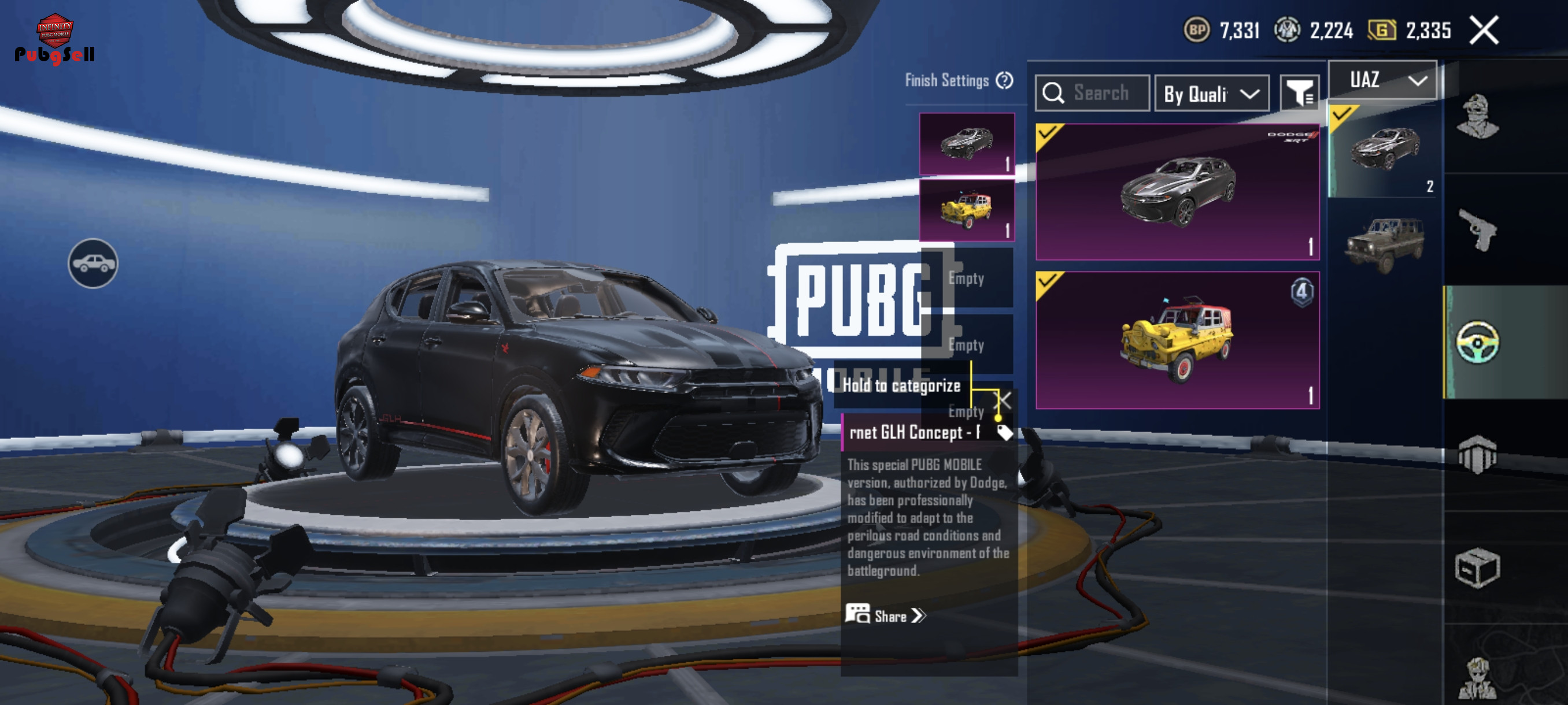This screenshot has width=1568, height=705.
Task: Switch to the pistol weapons category
Action: tap(1477, 229)
